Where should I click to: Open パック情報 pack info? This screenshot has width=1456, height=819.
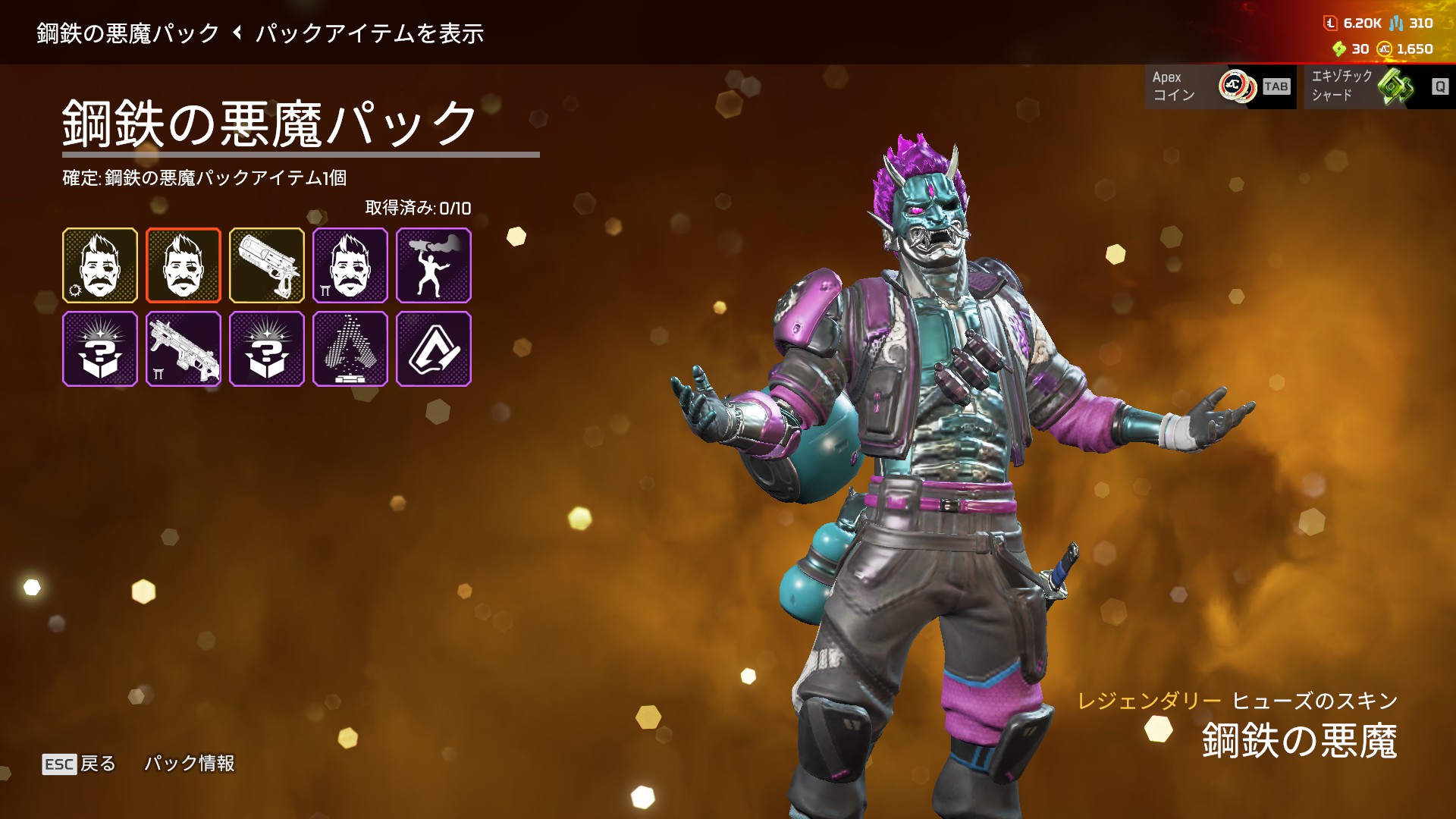coord(190,764)
